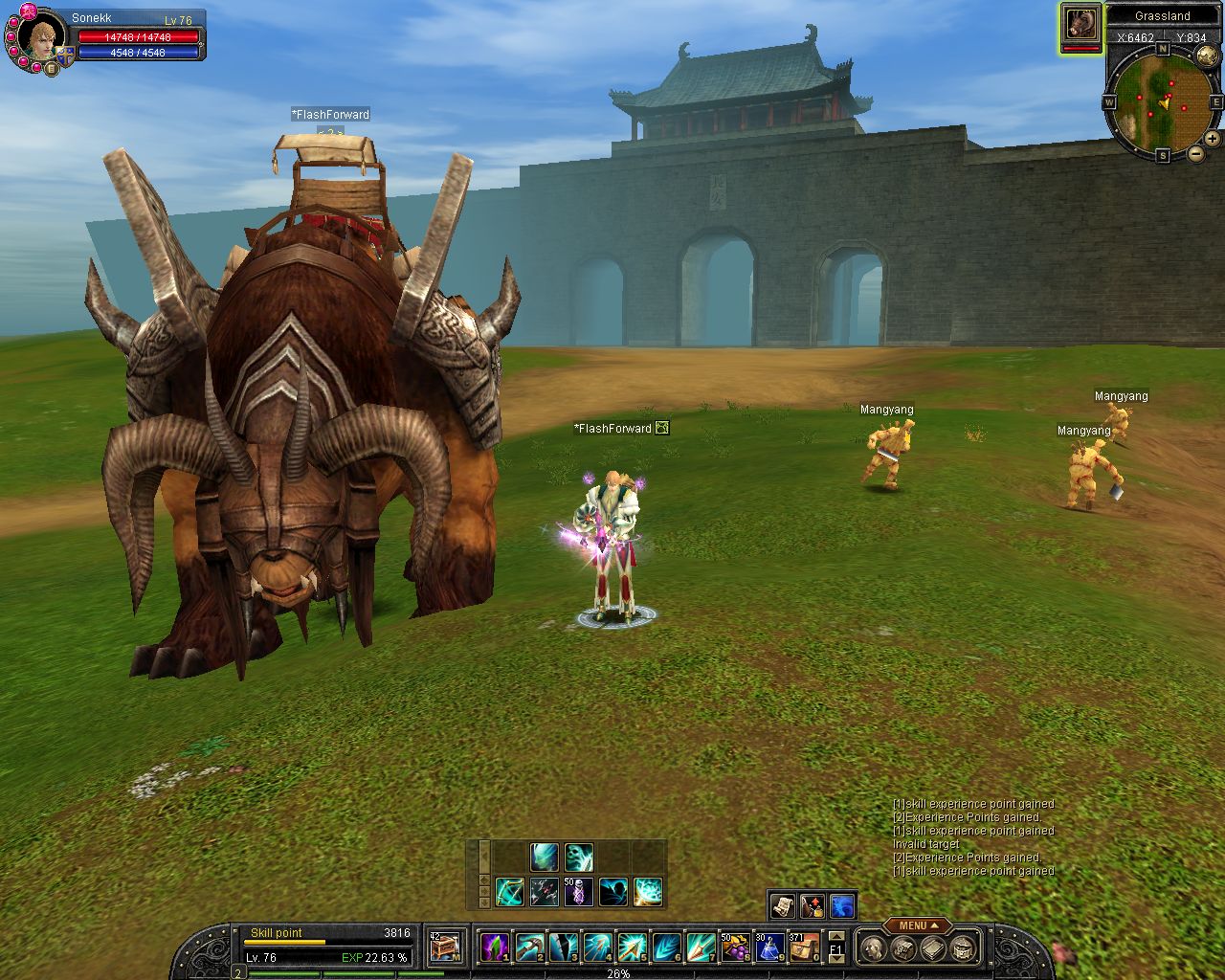Open the character face menu button

(x=872, y=947)
